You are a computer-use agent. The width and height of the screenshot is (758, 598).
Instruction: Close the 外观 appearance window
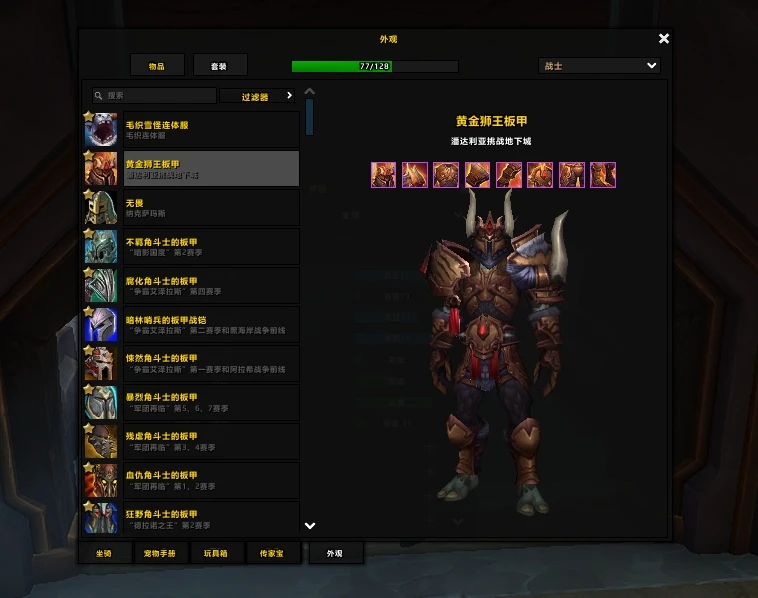(664, 39)
